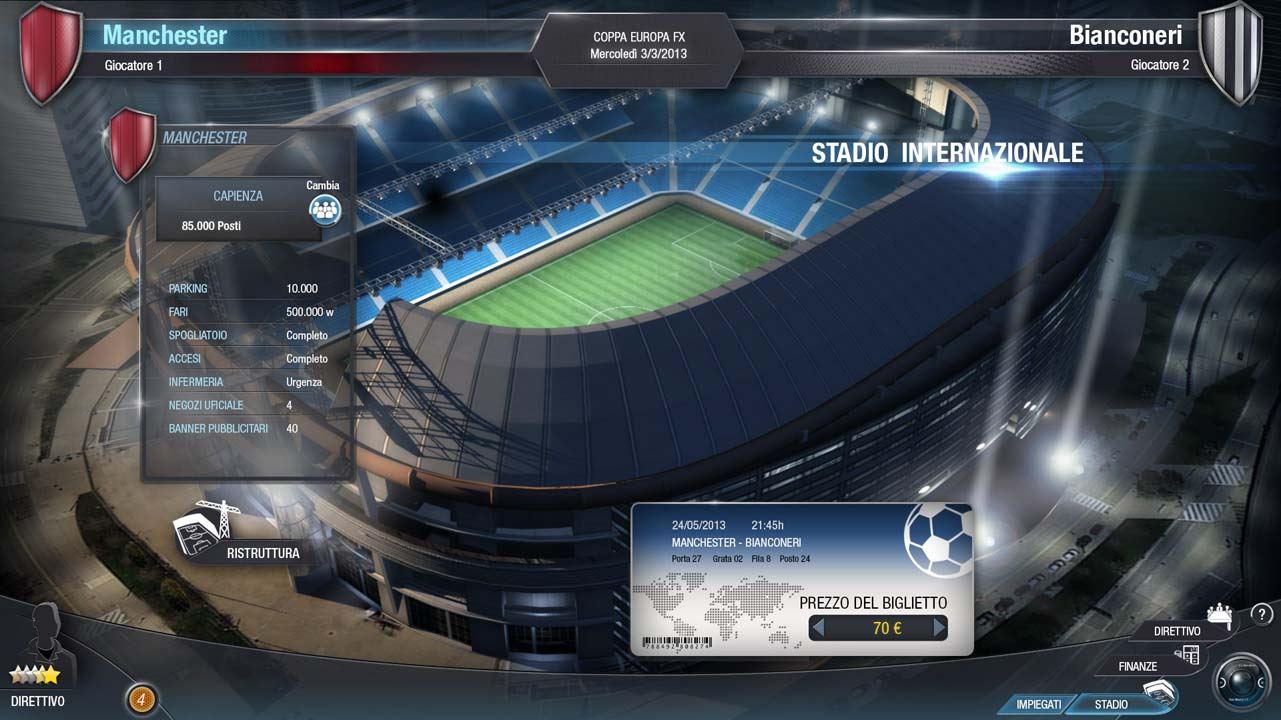This screenshot has width=1281, height=720.
Task: Click the round camera lens button
Action: [1241, 682]
